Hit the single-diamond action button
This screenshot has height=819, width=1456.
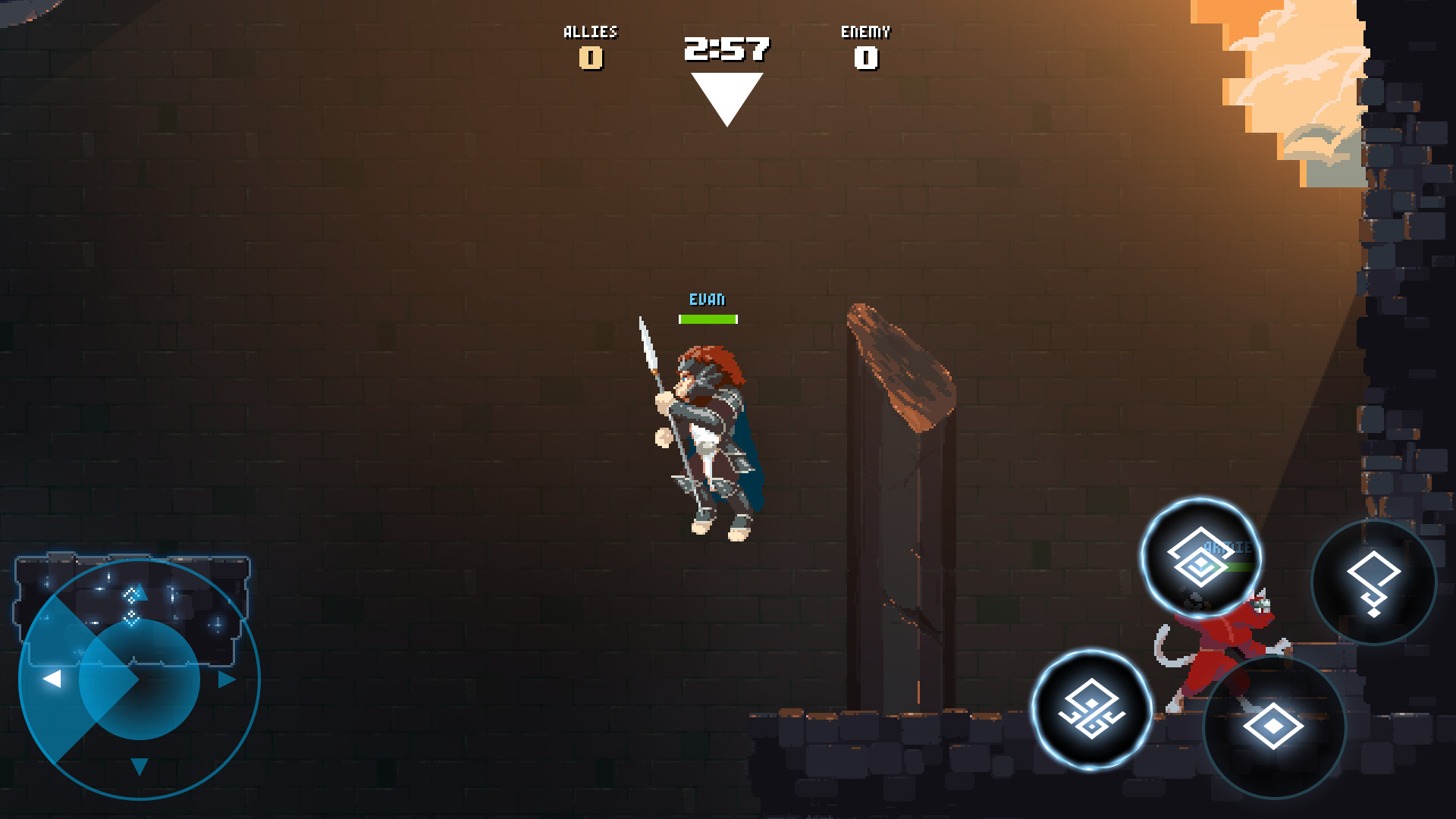coord(1274,726)
